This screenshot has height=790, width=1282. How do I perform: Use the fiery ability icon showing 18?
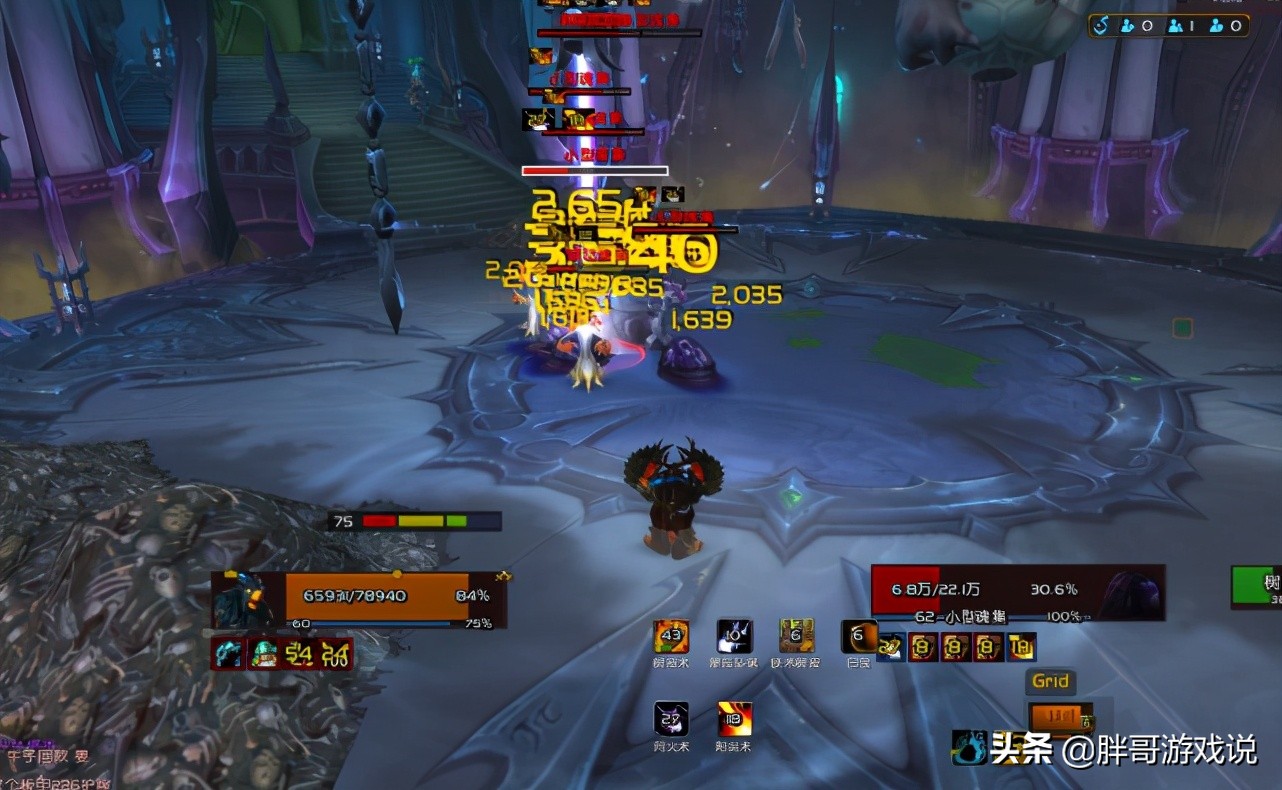coord(734,719)
